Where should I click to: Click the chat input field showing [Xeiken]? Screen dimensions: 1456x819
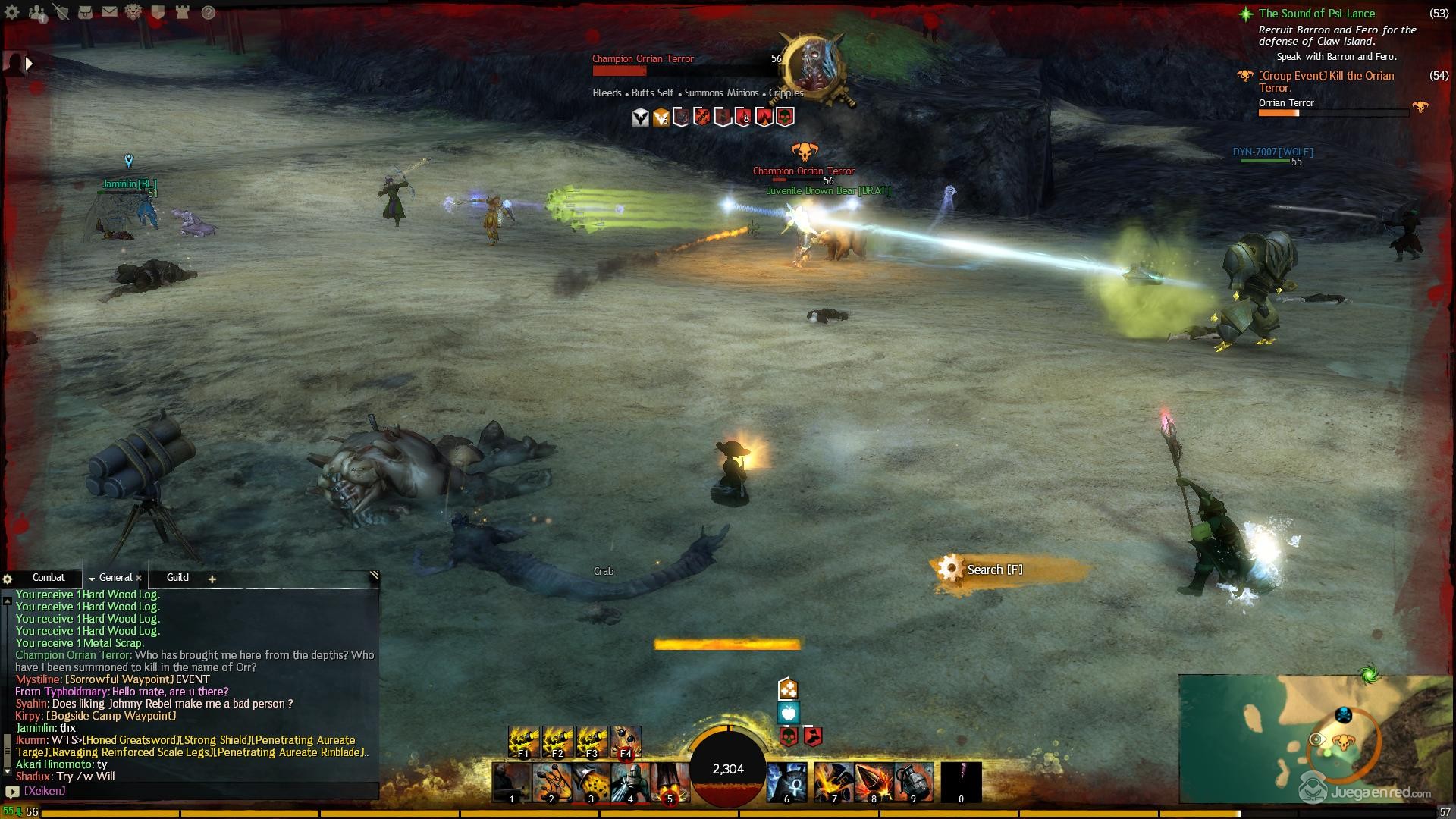(197, 791)
